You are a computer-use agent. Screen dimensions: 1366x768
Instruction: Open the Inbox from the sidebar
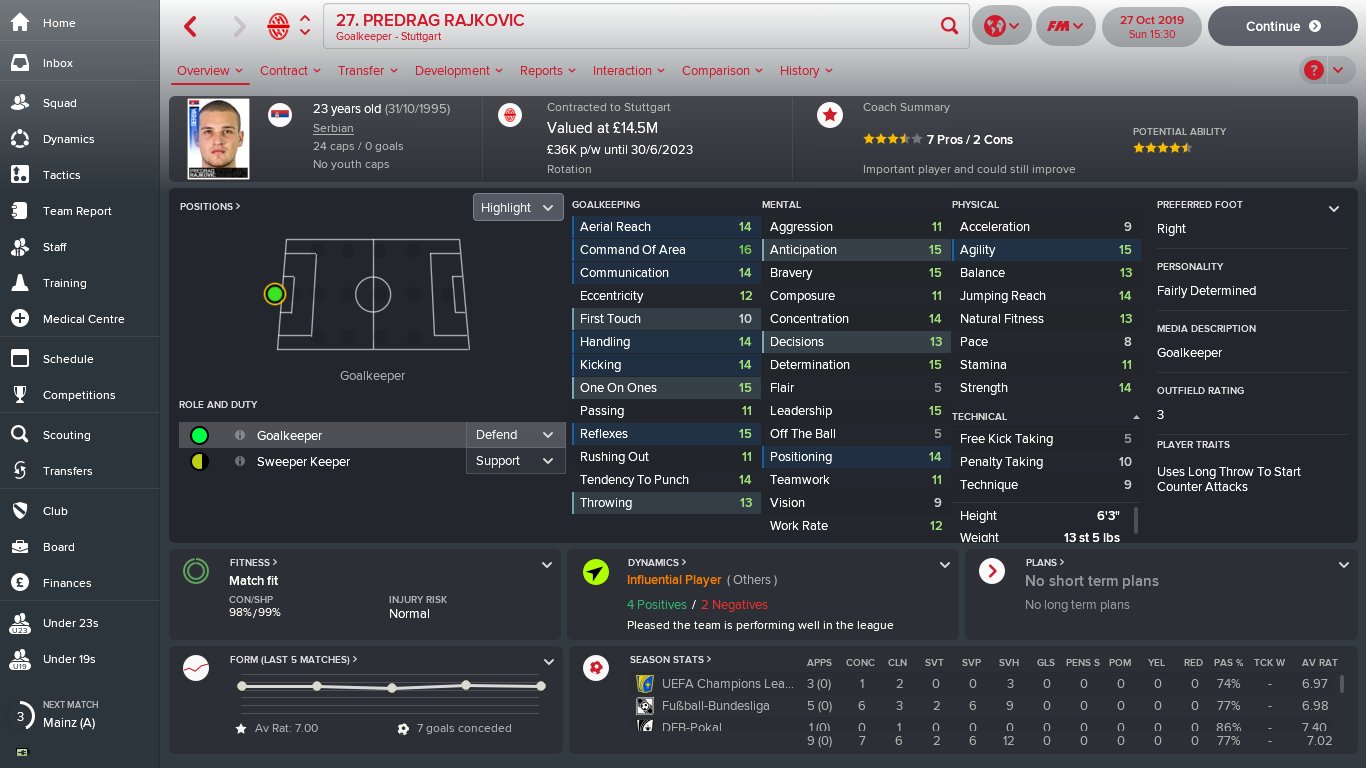click(x=58, y=63)
